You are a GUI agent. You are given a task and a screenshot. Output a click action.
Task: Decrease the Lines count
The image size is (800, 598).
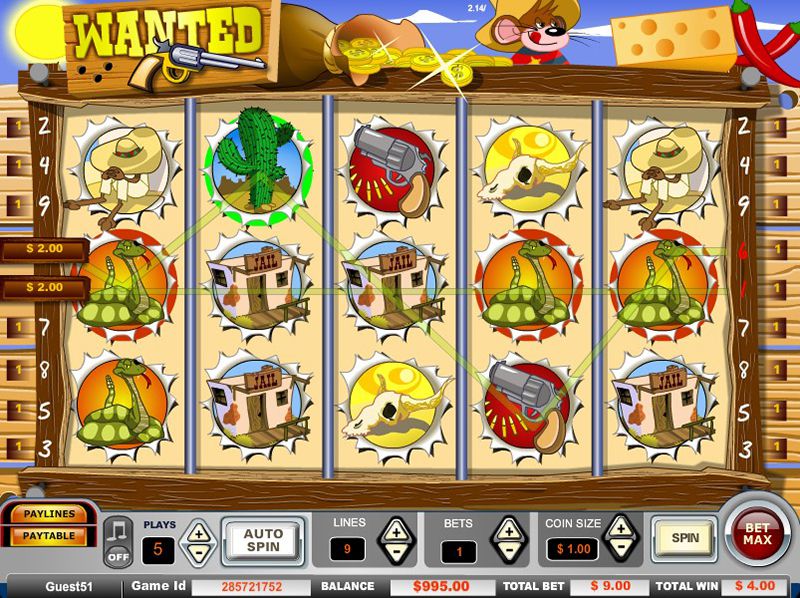[396, 550]
